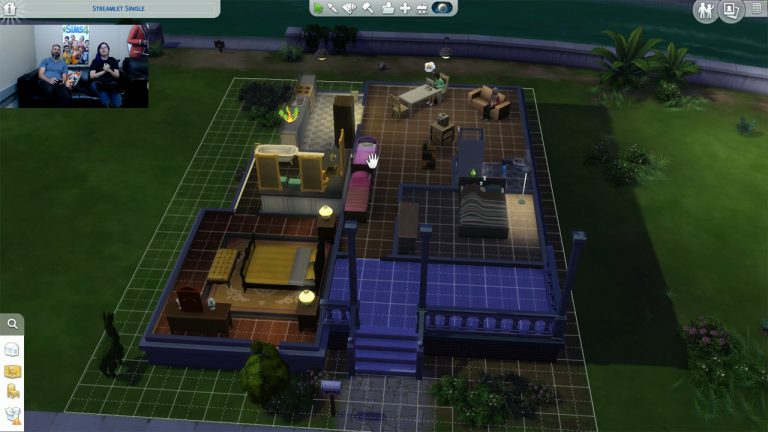This screenshot has height=432, width=768.
Task: Open the top toolbar's folder tray icon
Action: [387, 8]
